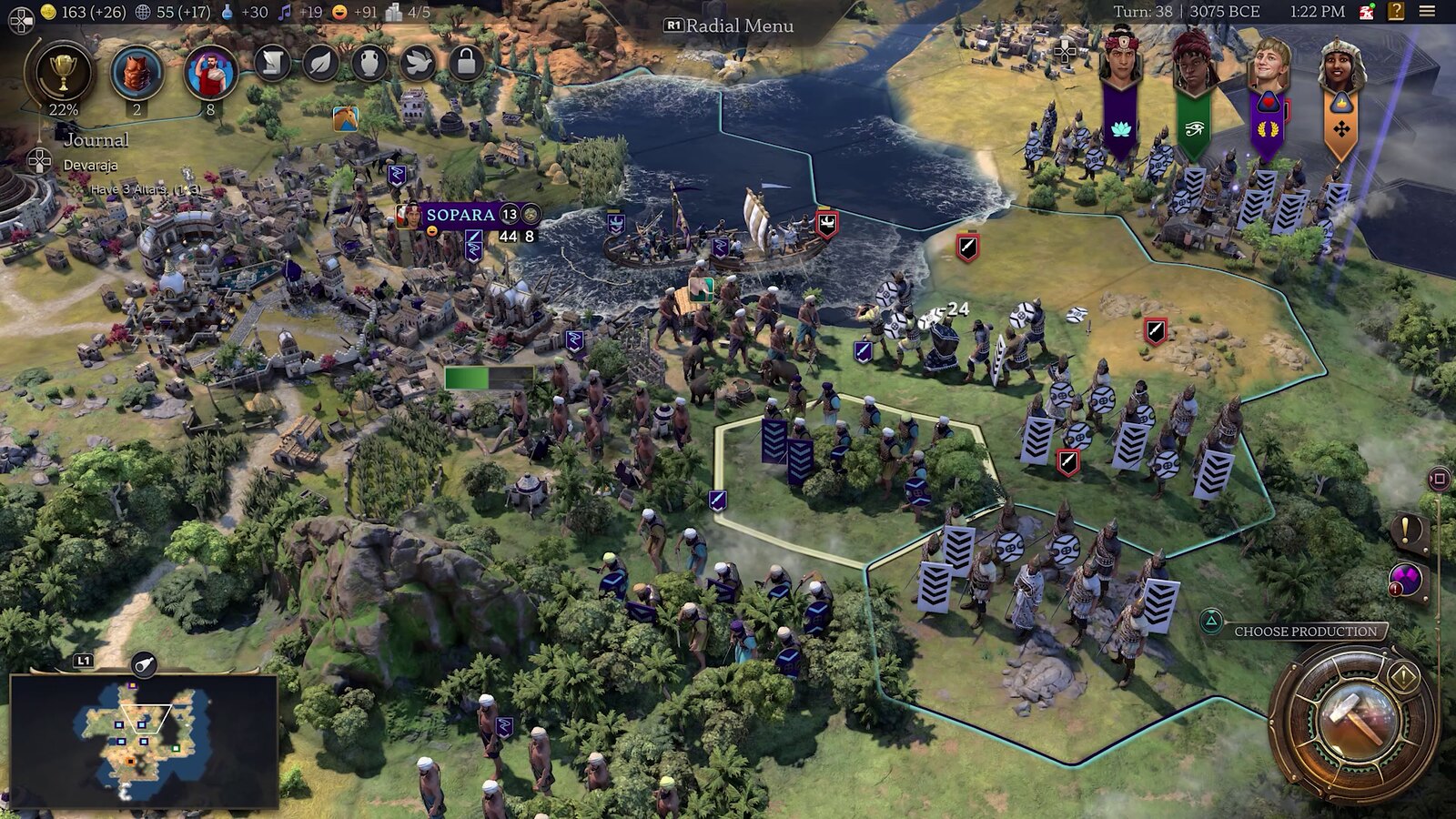Select the Sopara city banner
The height and width of the screenshot is (819, 1456).
pyautogui.click(x=460, y=215)
